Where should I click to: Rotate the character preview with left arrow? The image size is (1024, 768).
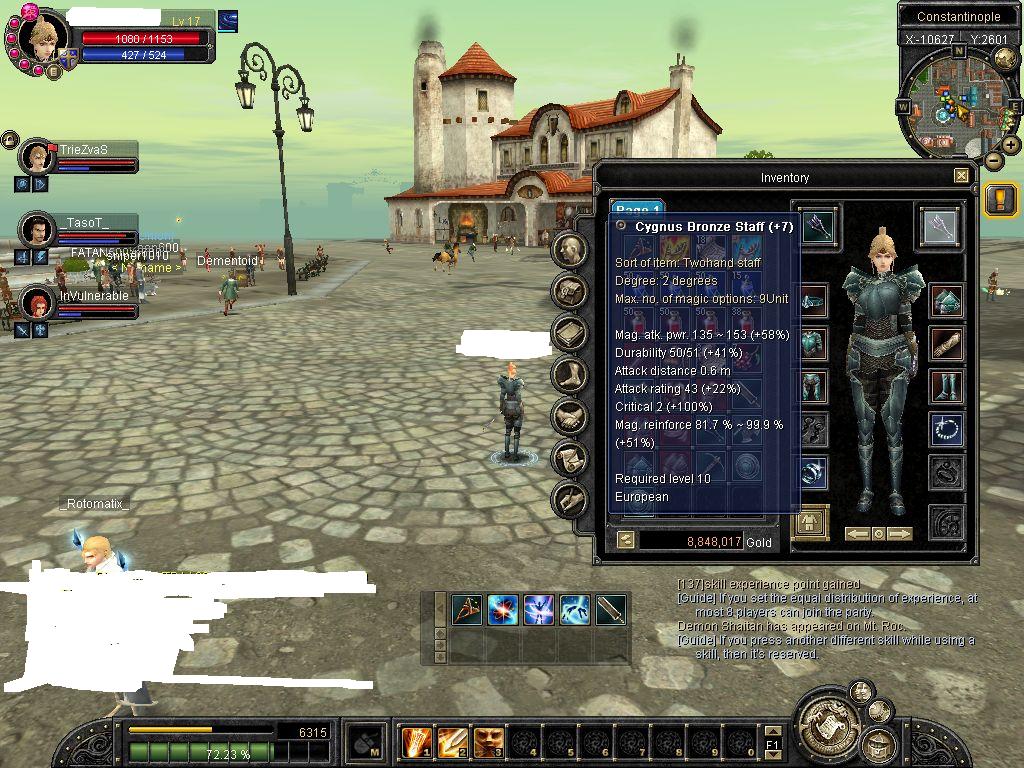pos(857,534)
